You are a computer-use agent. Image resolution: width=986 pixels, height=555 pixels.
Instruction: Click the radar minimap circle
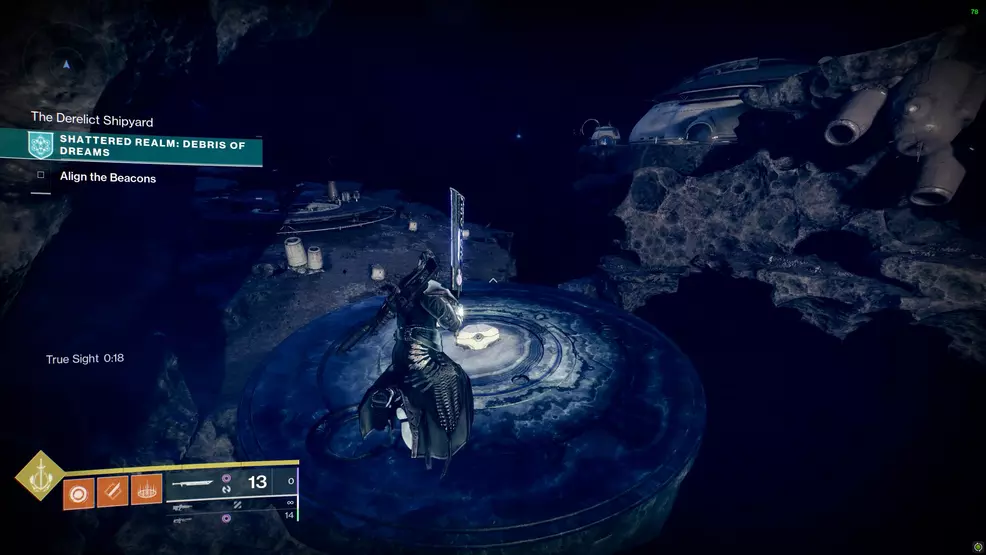click(66, 64)
